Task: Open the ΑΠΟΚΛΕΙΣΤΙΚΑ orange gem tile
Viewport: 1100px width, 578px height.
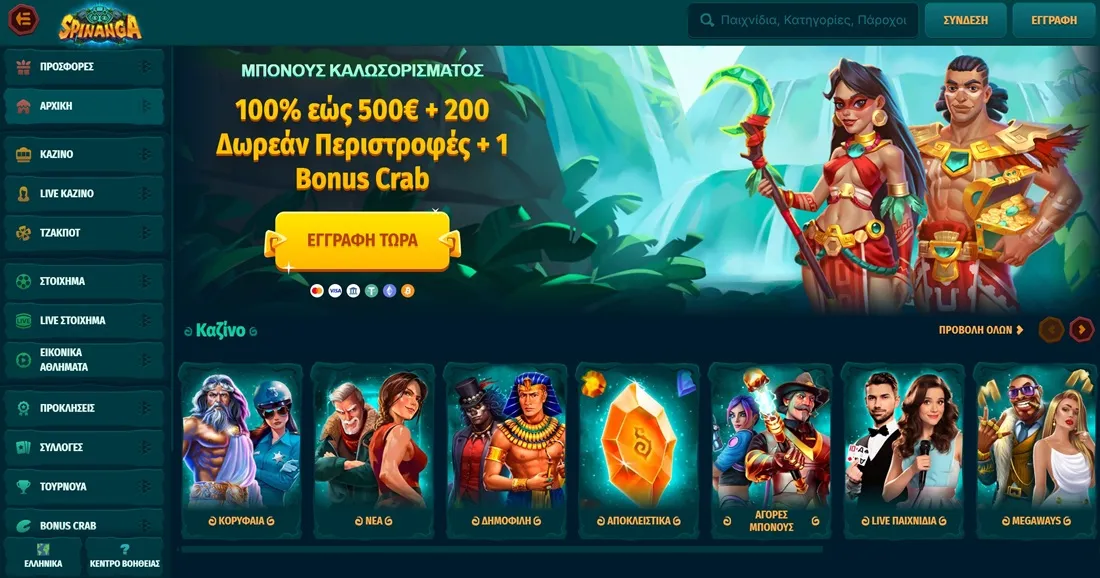Action: click(637, 450)
